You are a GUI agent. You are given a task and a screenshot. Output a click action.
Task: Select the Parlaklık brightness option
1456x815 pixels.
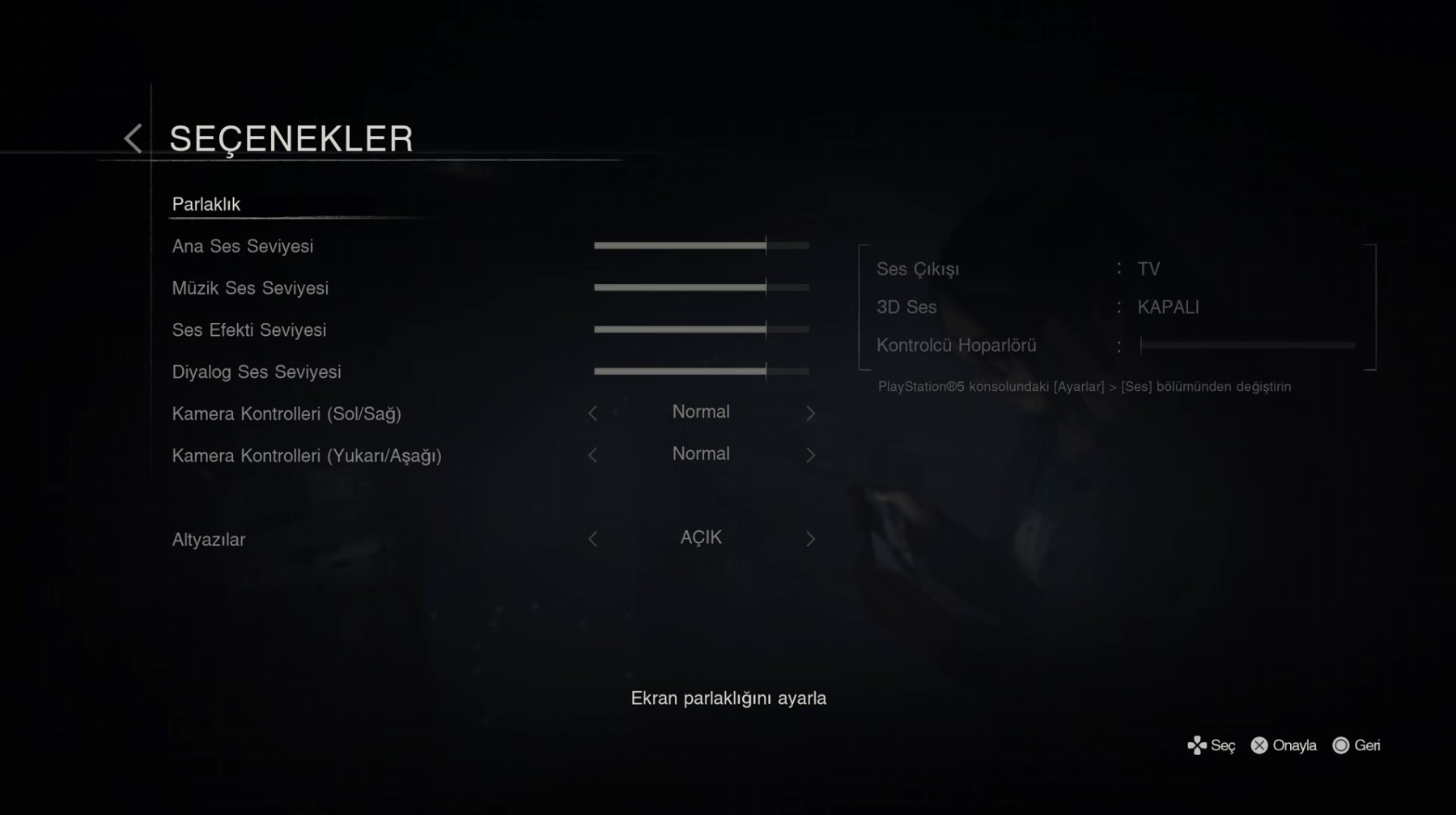click(206, 204)
